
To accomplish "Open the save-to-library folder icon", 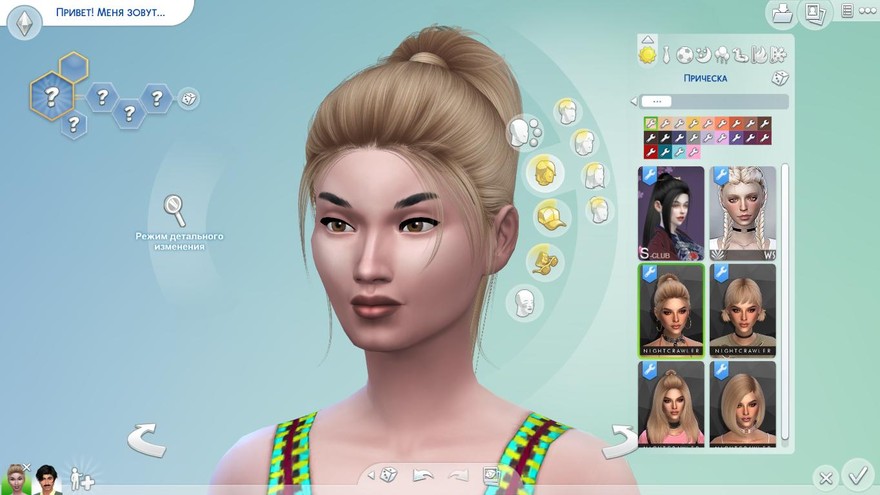I will coord(780,13).
